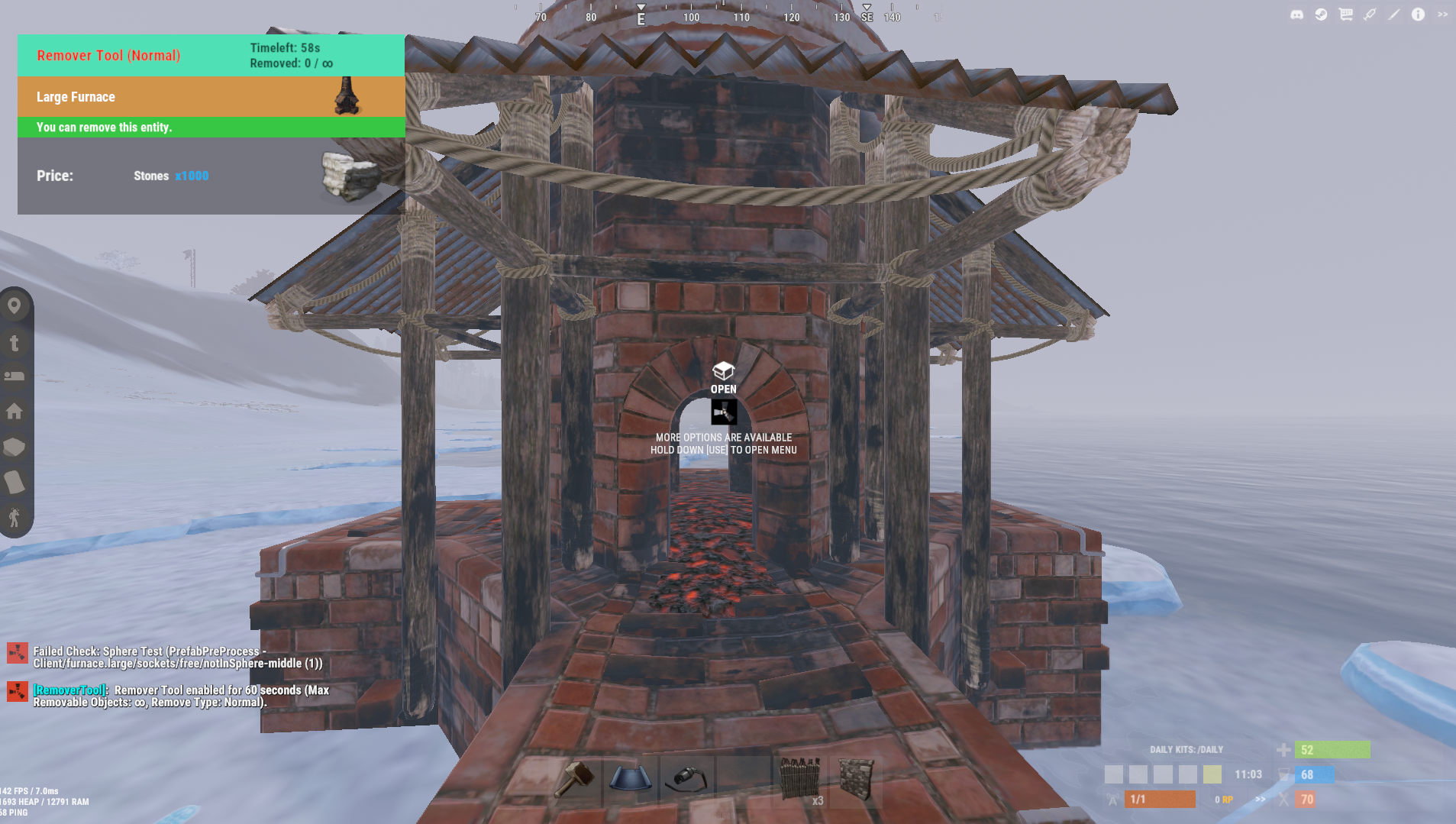This screenshot has width=1456, height=824.
Task: Collapse the top-right icon bar arrows
Action: click(x=1442, y=15)
